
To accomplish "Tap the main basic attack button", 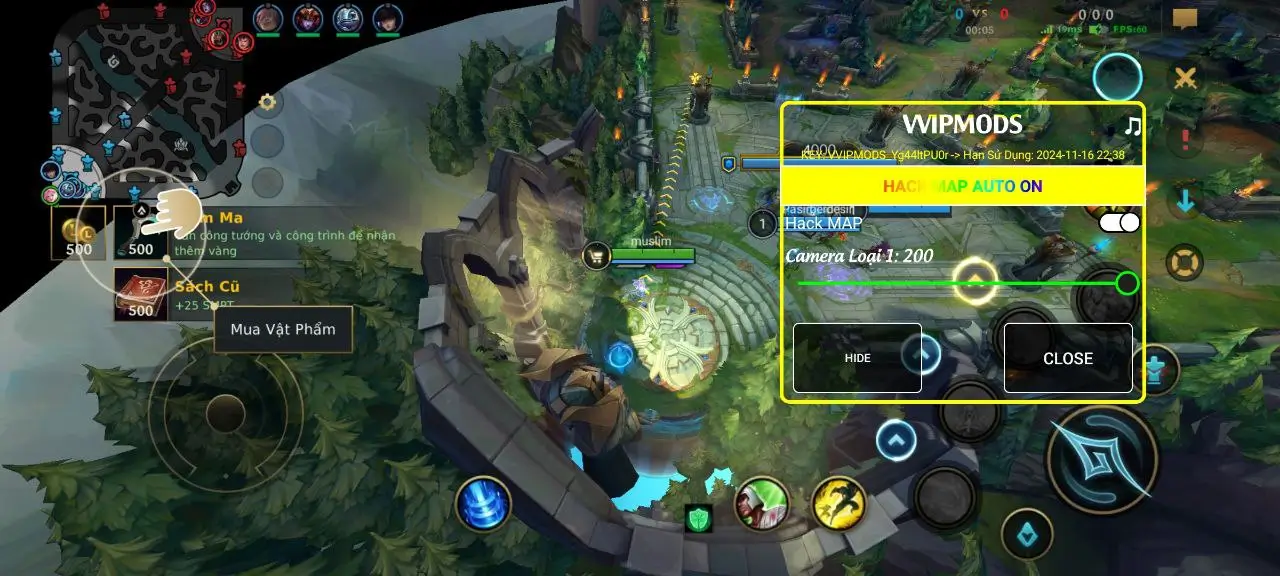I will click(1102, 459).
